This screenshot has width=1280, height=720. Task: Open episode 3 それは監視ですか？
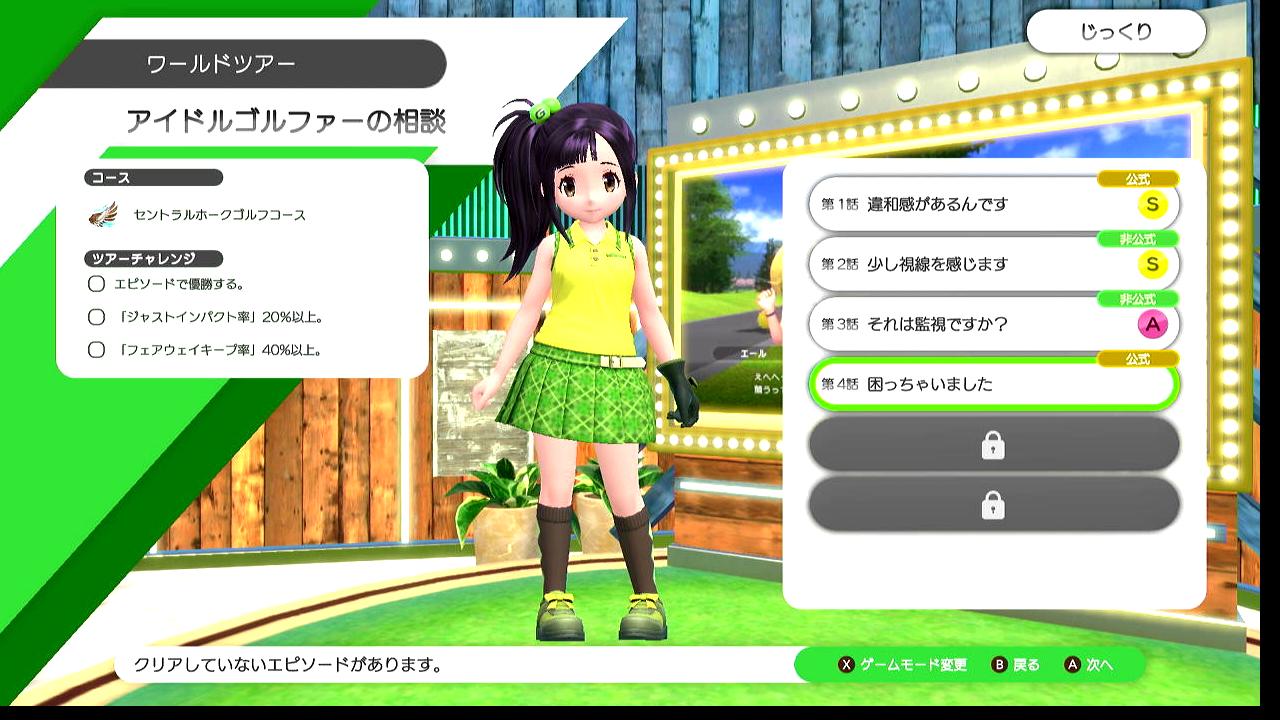992,325
